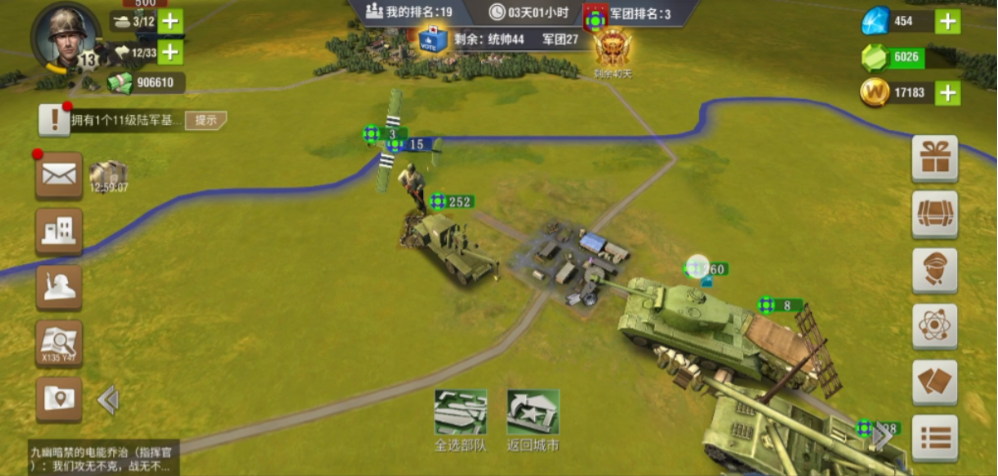Open the soldier silhouette menu
Viewport: 998px width, 476px height.
click(x=59, y=287)
